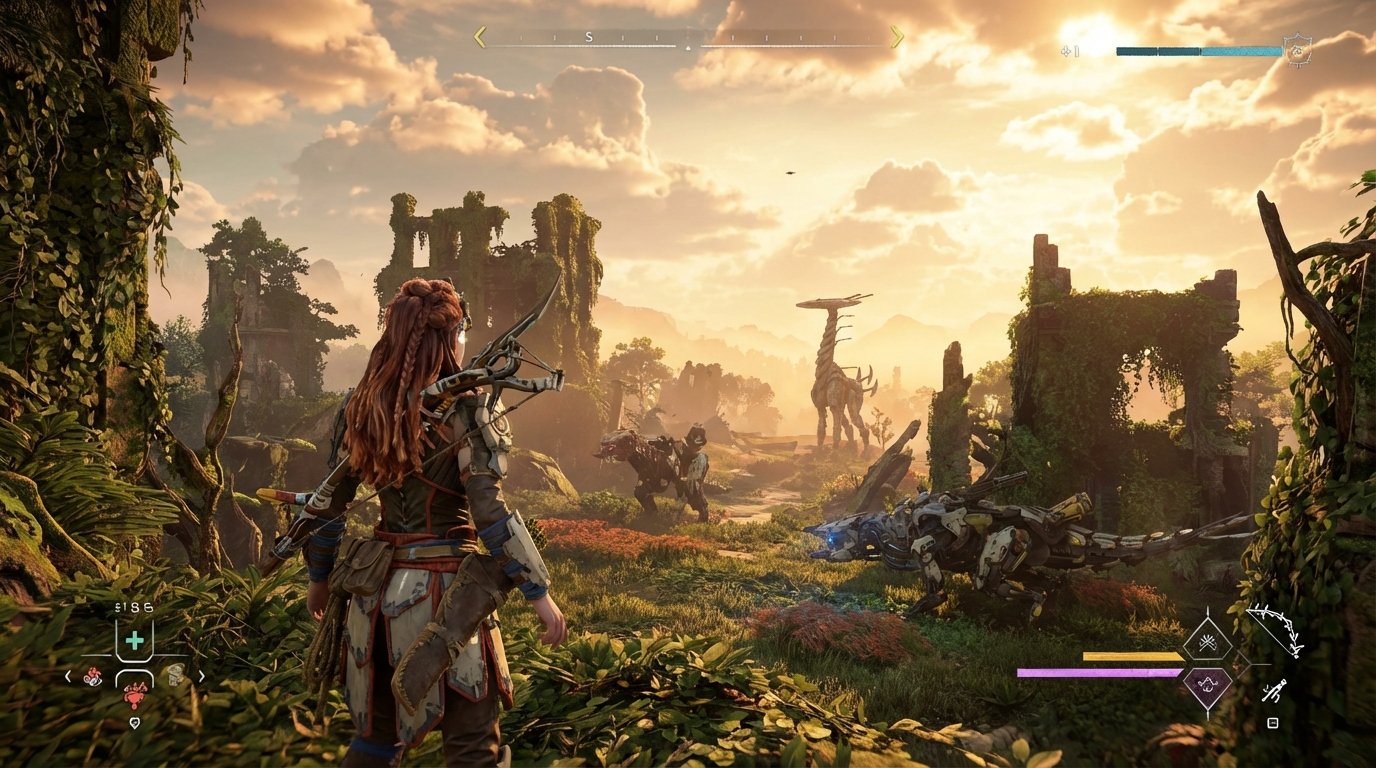Expand items with the right chevron arrow
The image size is (1376, 768).
pyautogui.click(x=201, y=675)
